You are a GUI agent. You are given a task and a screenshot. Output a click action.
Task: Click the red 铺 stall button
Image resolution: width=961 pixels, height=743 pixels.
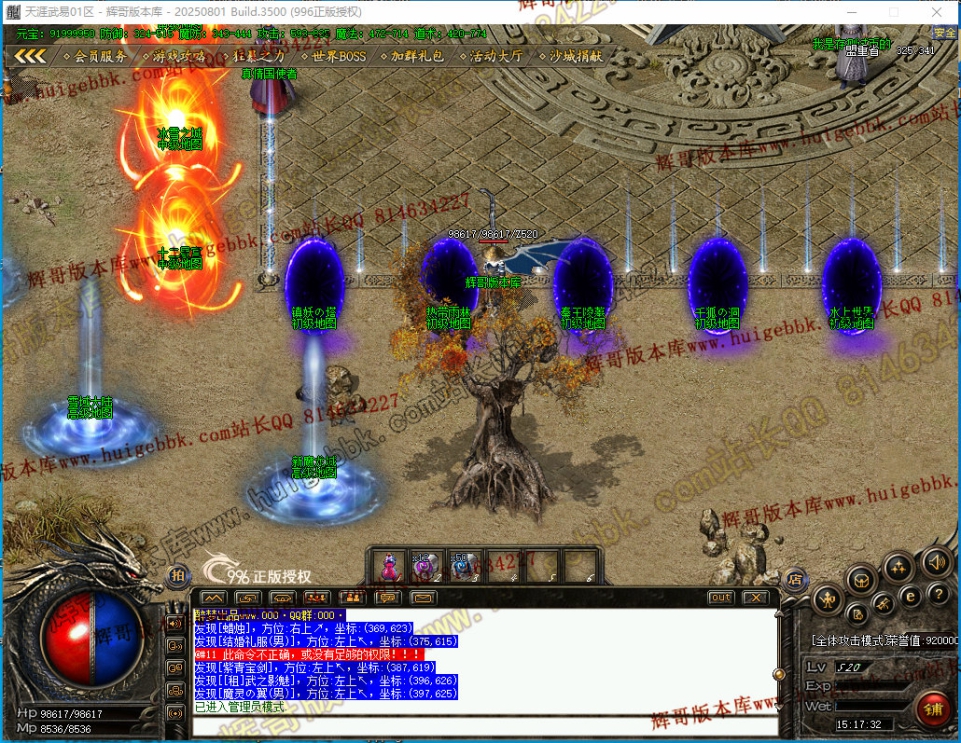coord(934,709)
